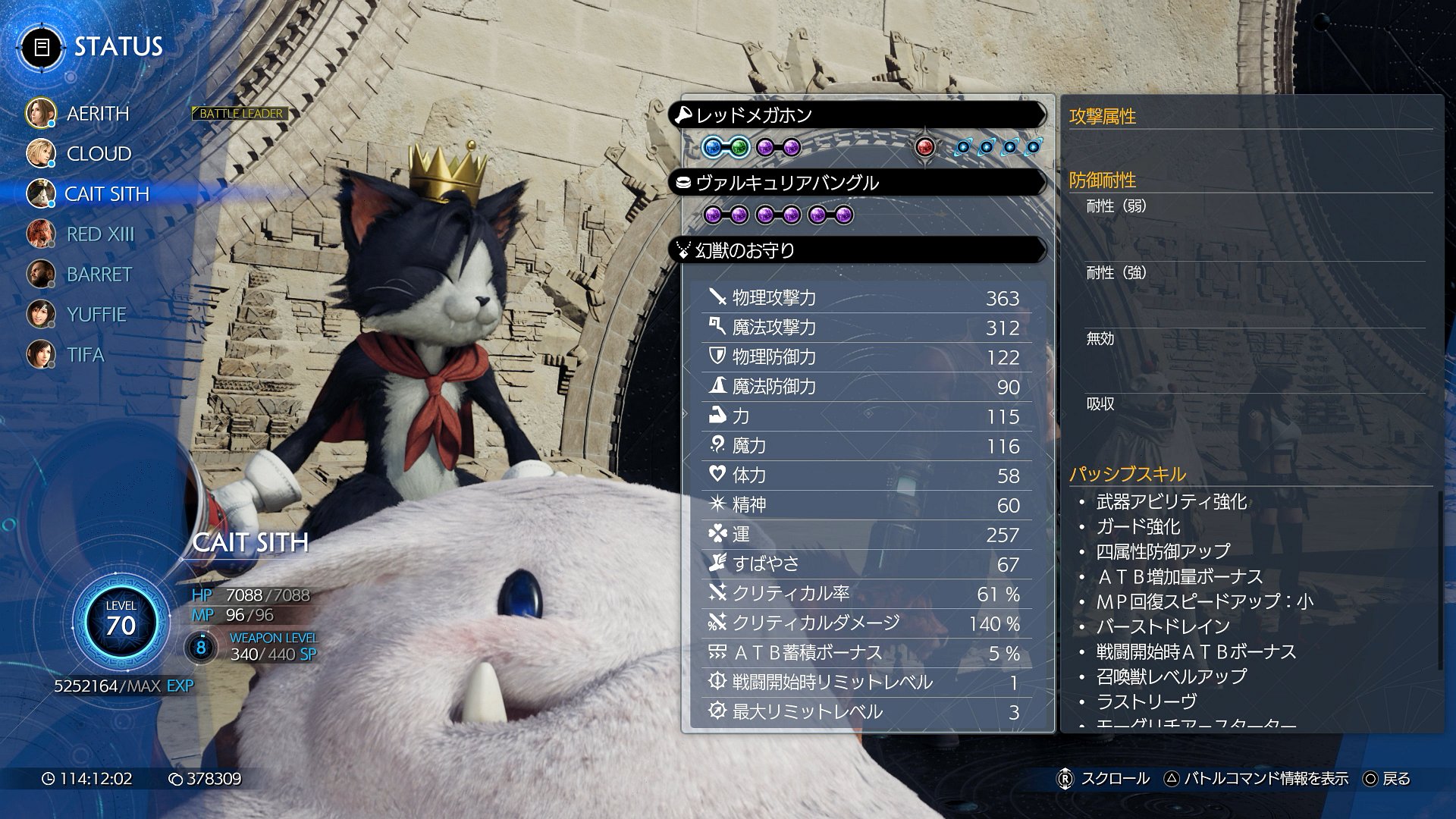The height and width of the screenshot is (819, 1456).
Task: Show Barret's status page
Action: pyautogui.click(x=99, y=275)
